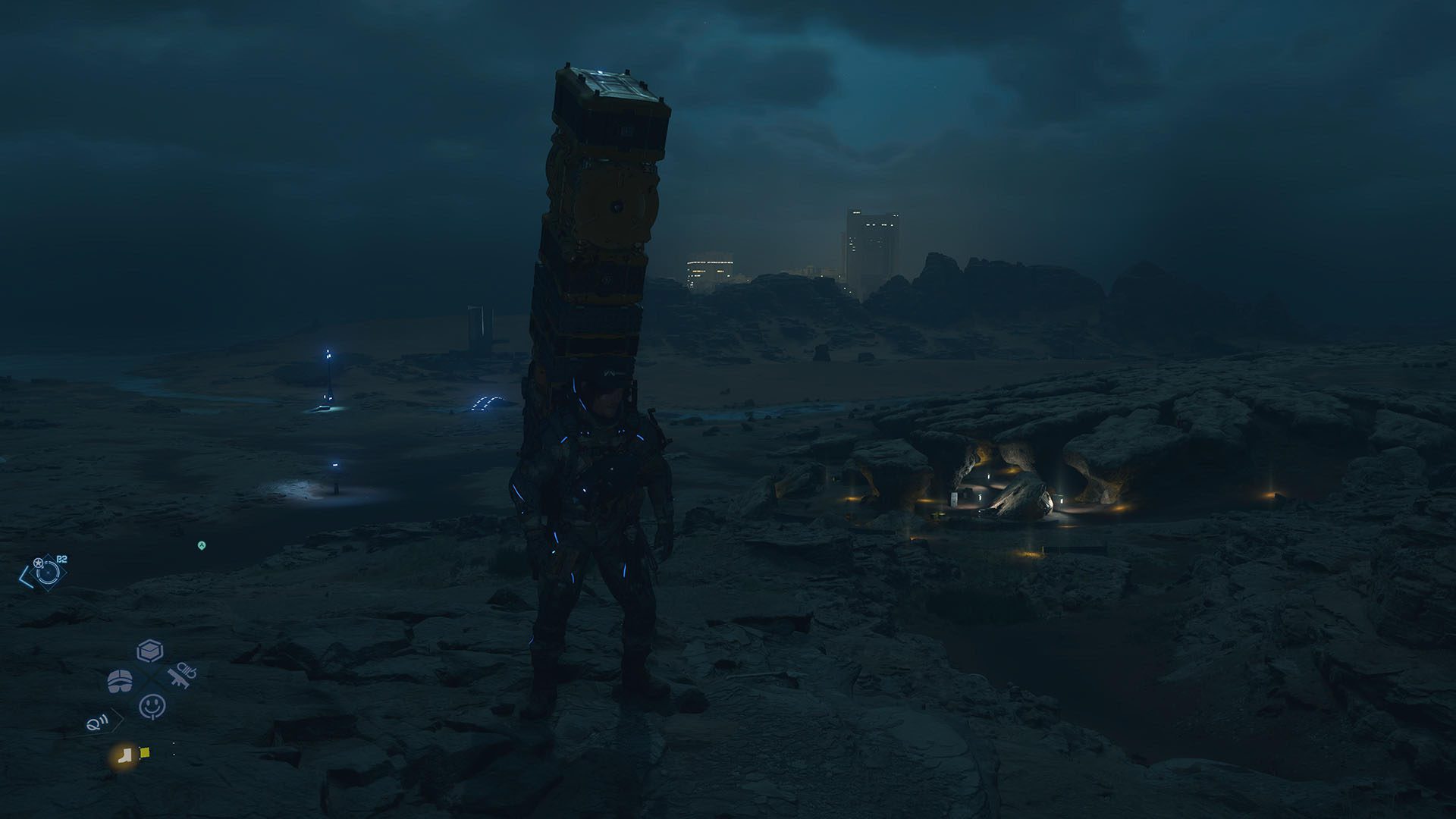
Task: Choose the weapons and tools icon
Action: tap(182, 675)
